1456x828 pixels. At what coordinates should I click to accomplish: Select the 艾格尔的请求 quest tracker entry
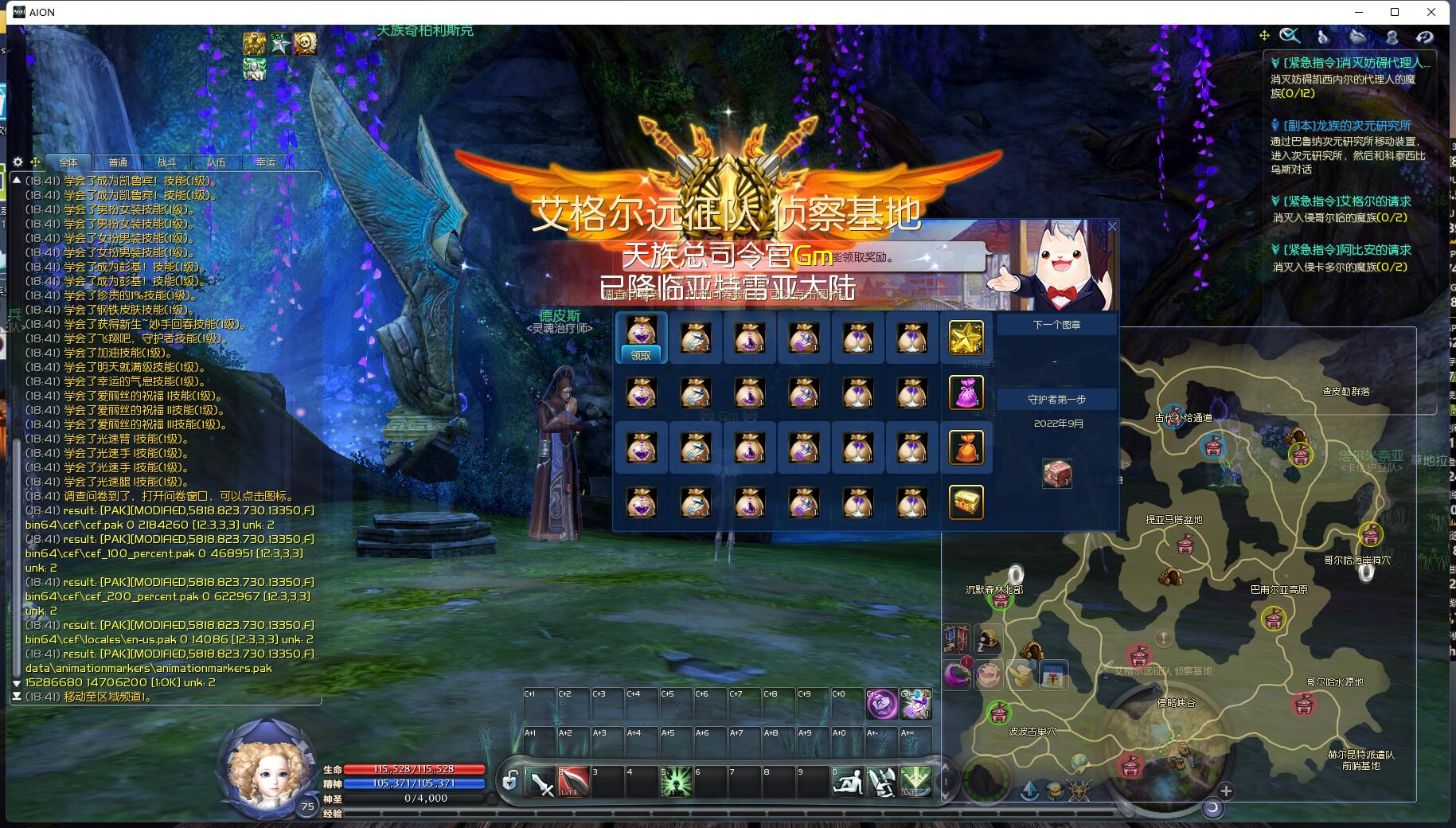(x=1346, y=201)
